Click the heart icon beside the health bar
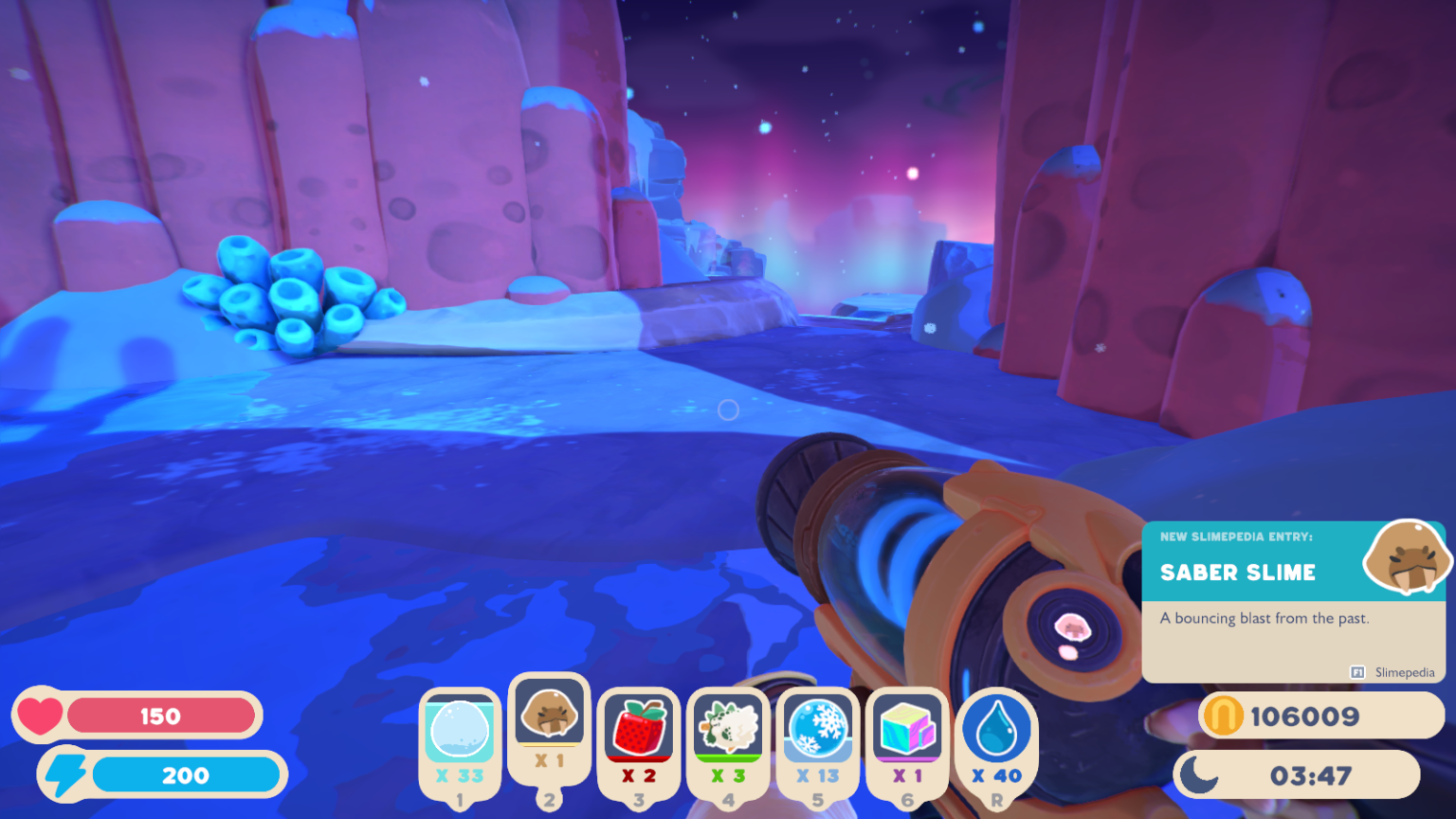Viewport: 1456px width, 819px height. click(x=41, y=716)
